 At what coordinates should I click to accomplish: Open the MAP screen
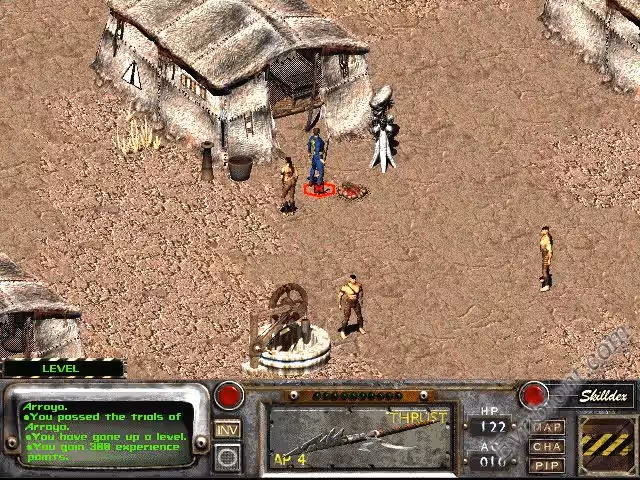point(547,427)
